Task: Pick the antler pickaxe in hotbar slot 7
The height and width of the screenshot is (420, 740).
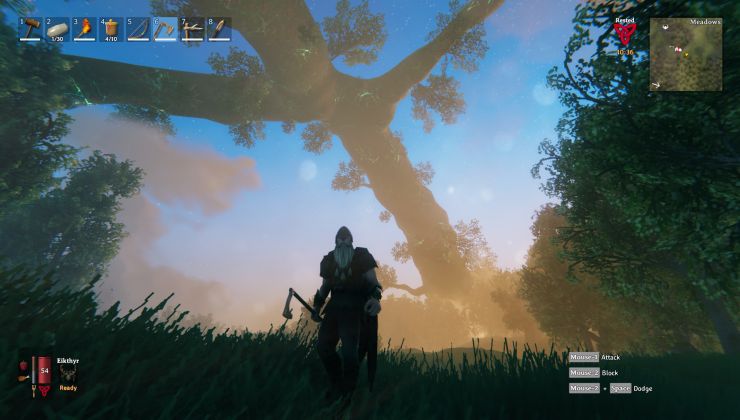Action: click(x=192, y=28)
